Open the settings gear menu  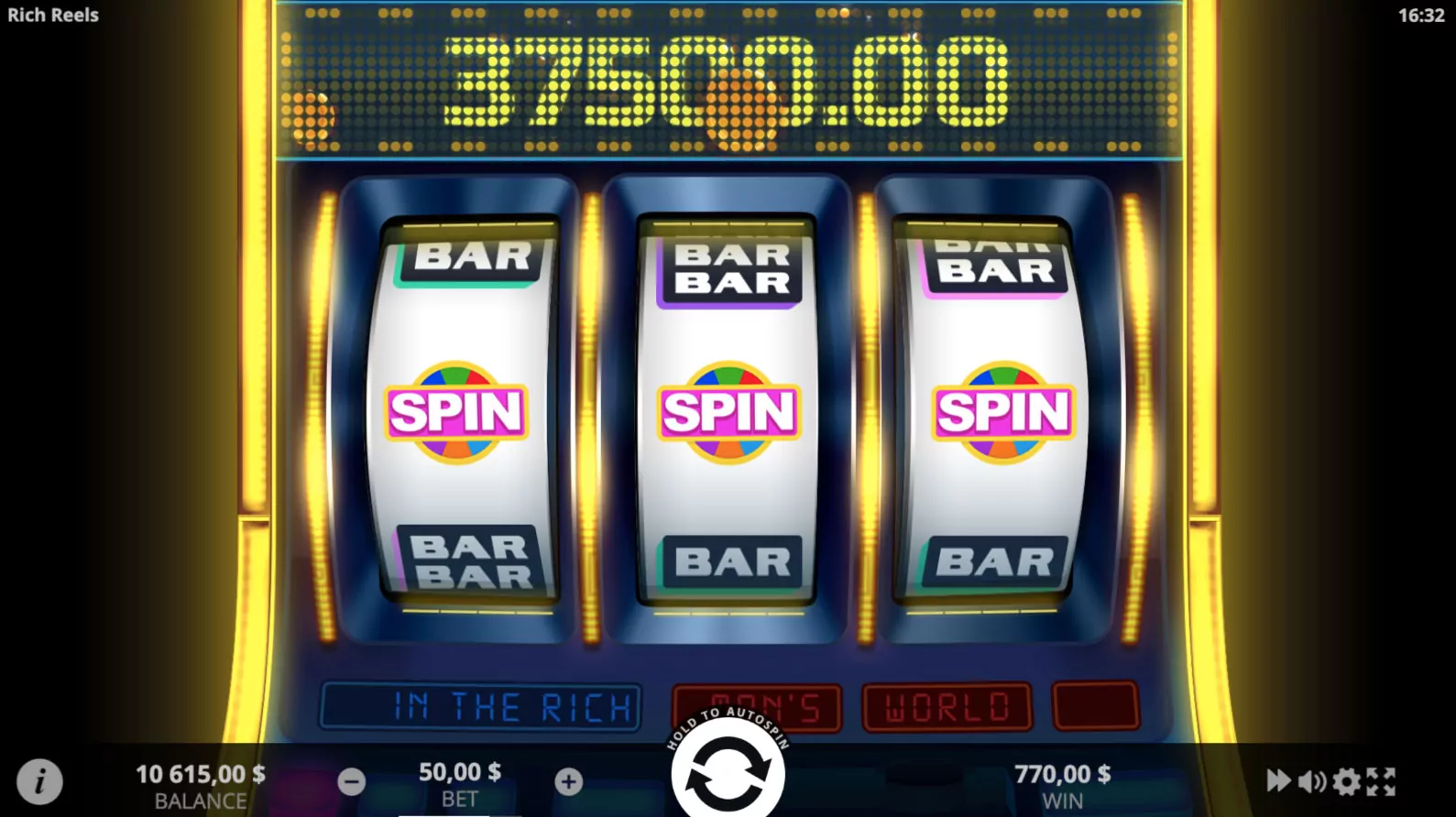point(1345,780)
